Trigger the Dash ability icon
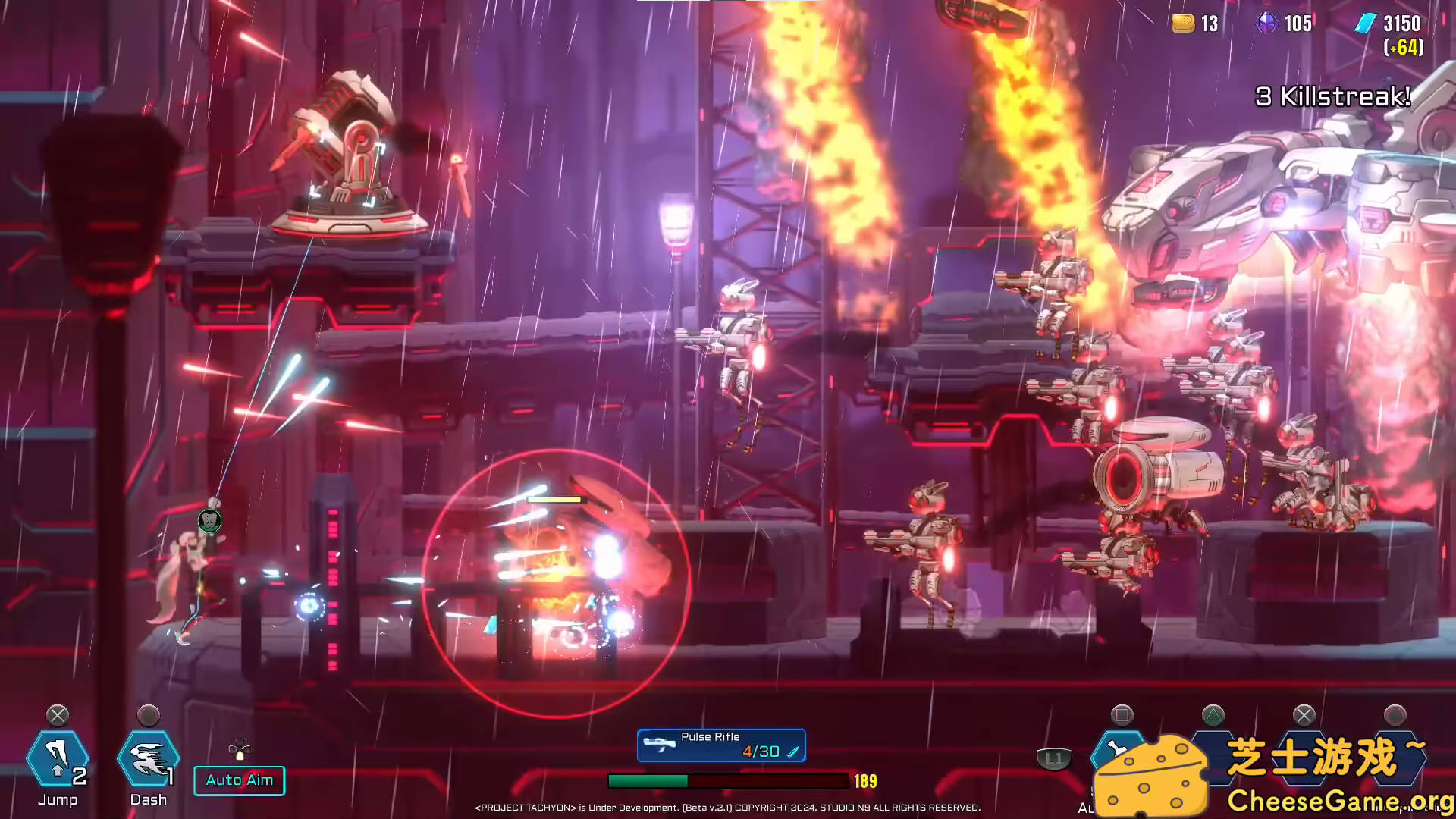Viewport: 1456px width, 819px height. 148,759
